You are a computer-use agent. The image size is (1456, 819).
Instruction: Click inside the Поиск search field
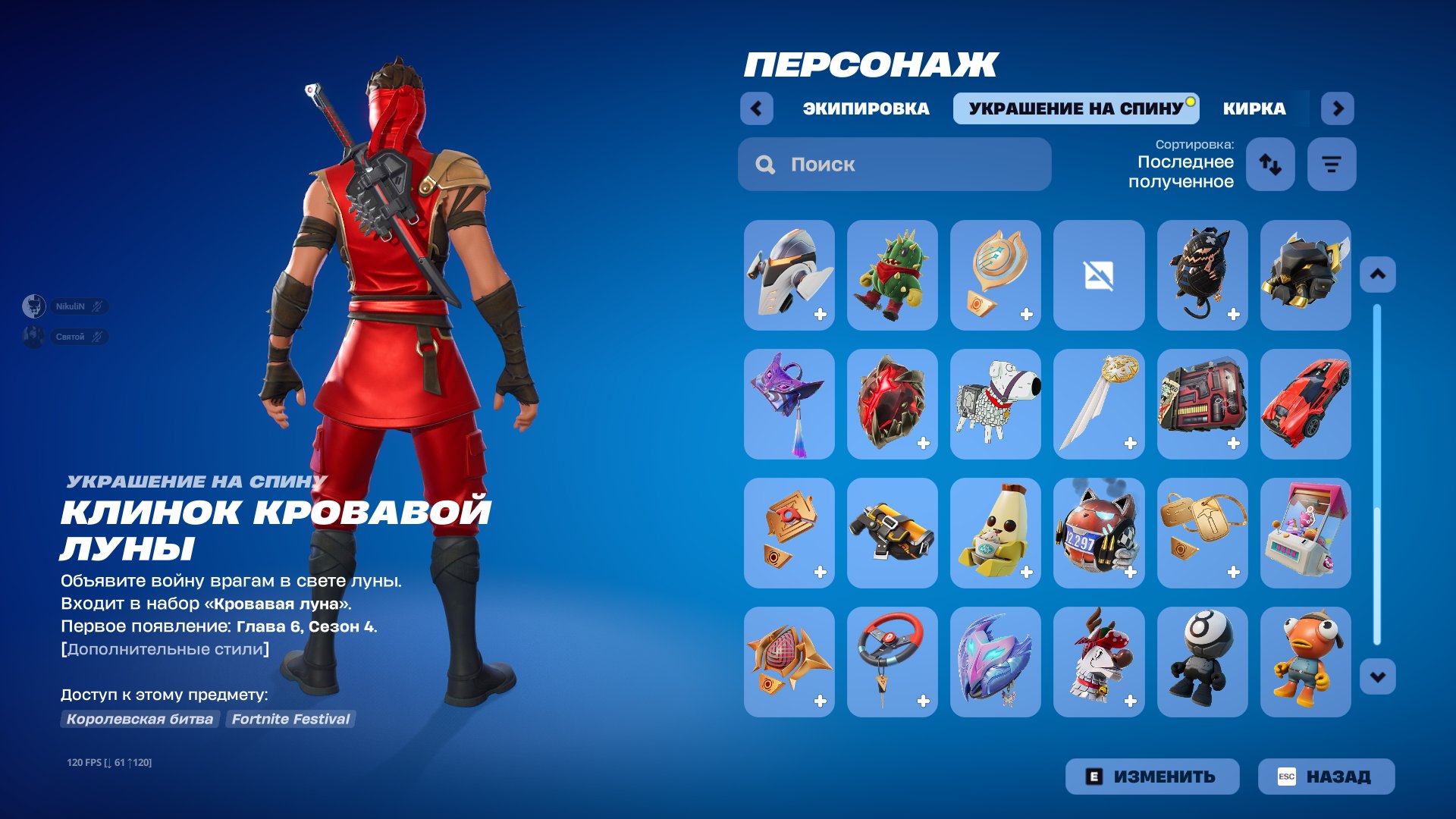[895, 164]
